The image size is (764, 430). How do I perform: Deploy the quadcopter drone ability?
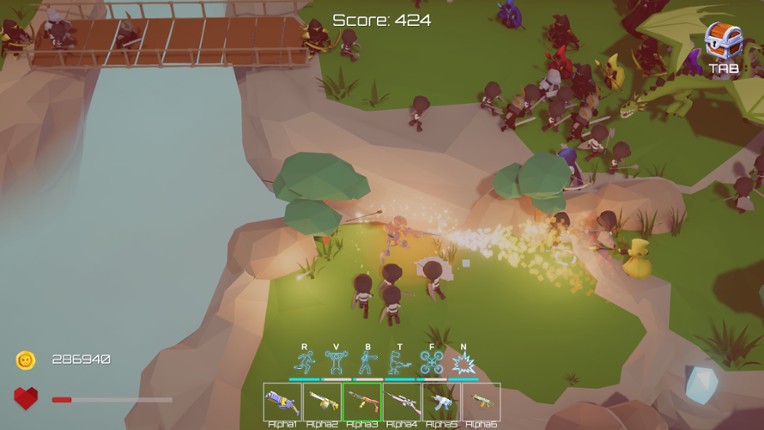pyautogui.click(x=431, y=362)
